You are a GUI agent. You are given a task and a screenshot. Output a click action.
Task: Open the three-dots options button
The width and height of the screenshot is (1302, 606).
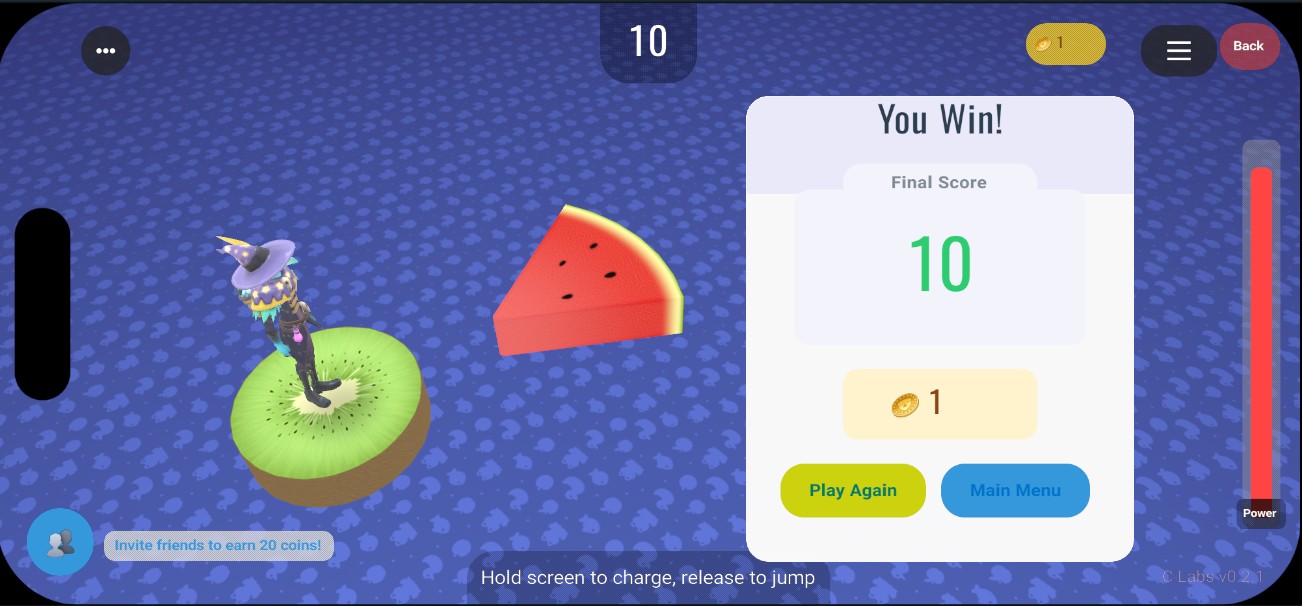pyautogui.click(x=106, y=50)
